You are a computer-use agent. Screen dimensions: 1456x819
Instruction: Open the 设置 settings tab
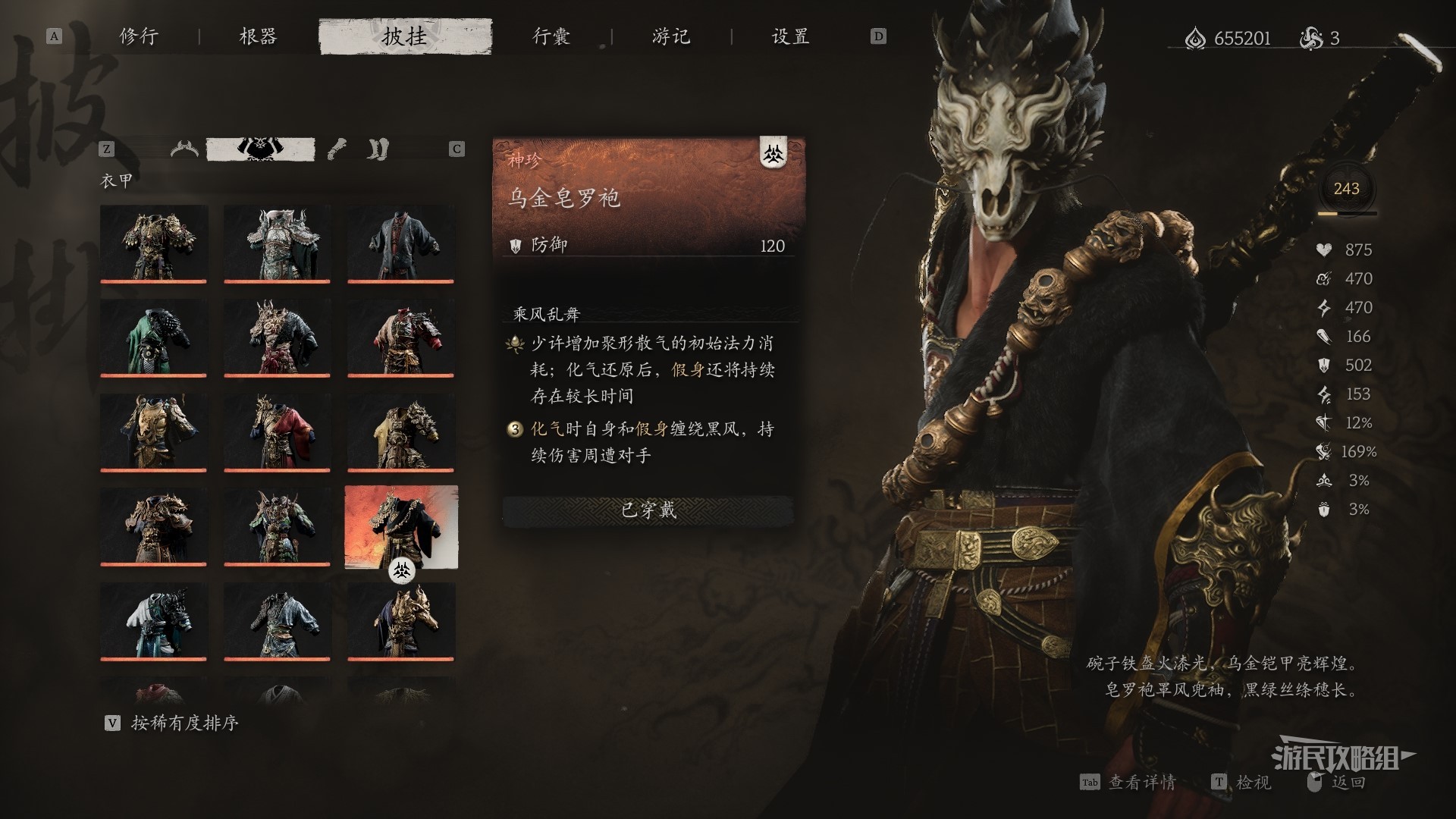tap(790, 36)
